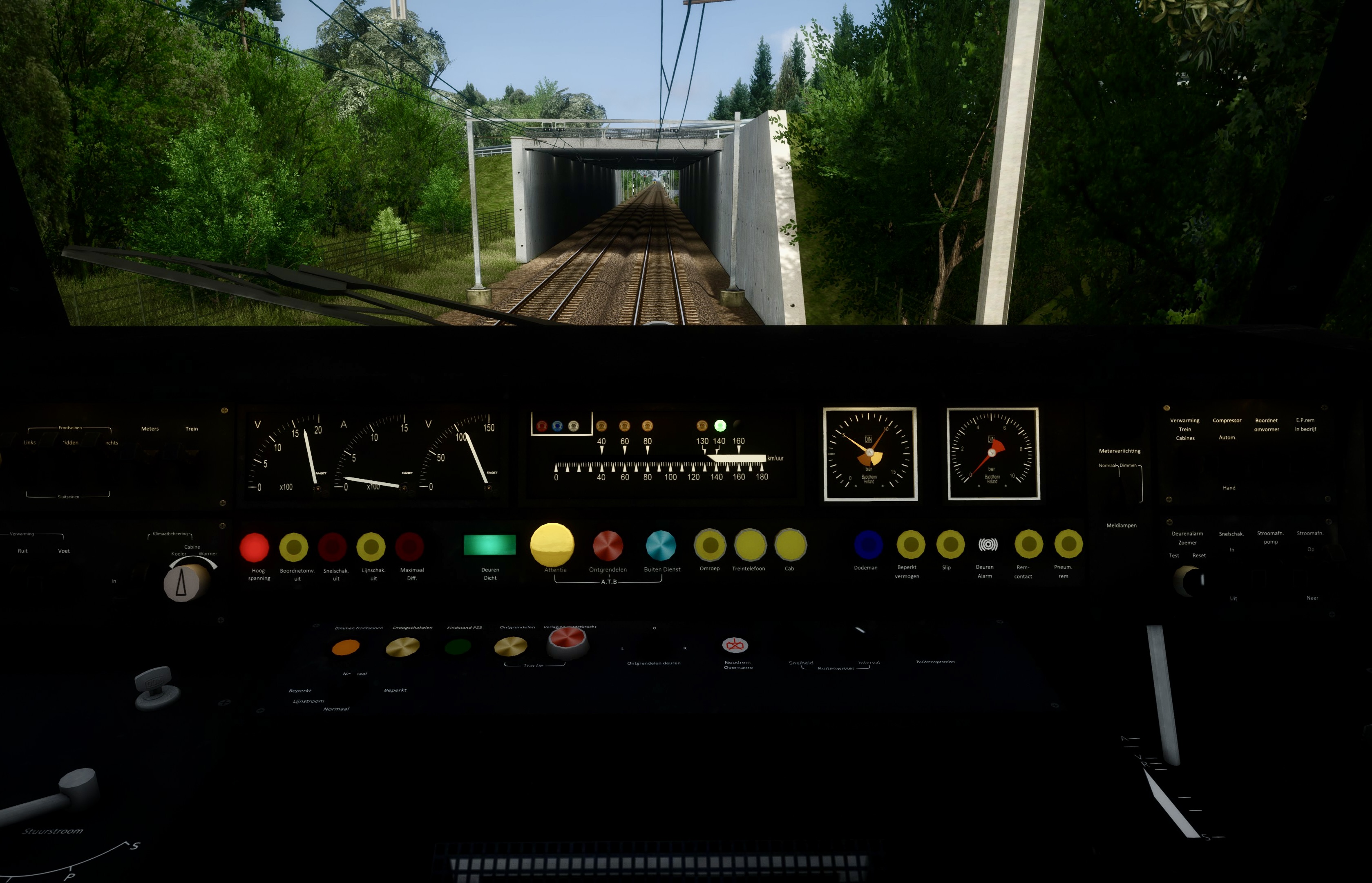1372x883 pixels.
Task: Push the gold Tractie Ontgrendelen button
Action: tap(510, 647)
